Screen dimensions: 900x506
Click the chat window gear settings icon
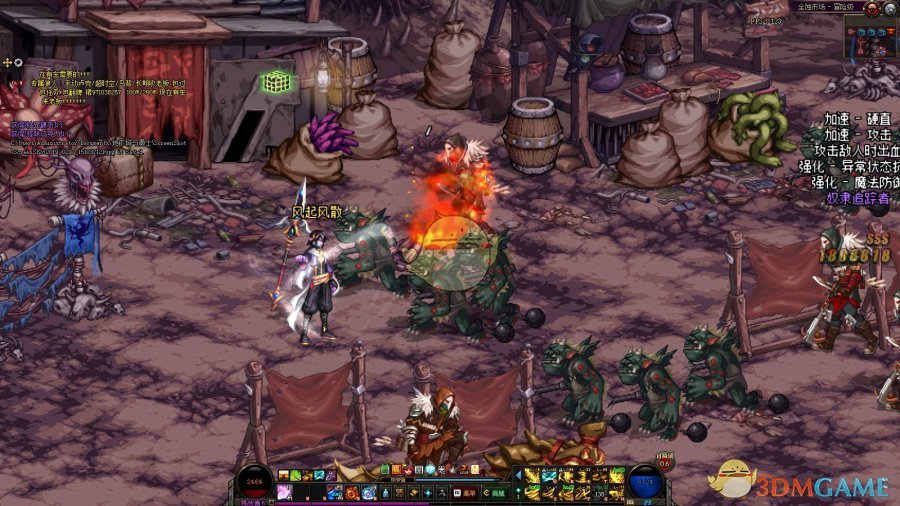pos(18,62)
